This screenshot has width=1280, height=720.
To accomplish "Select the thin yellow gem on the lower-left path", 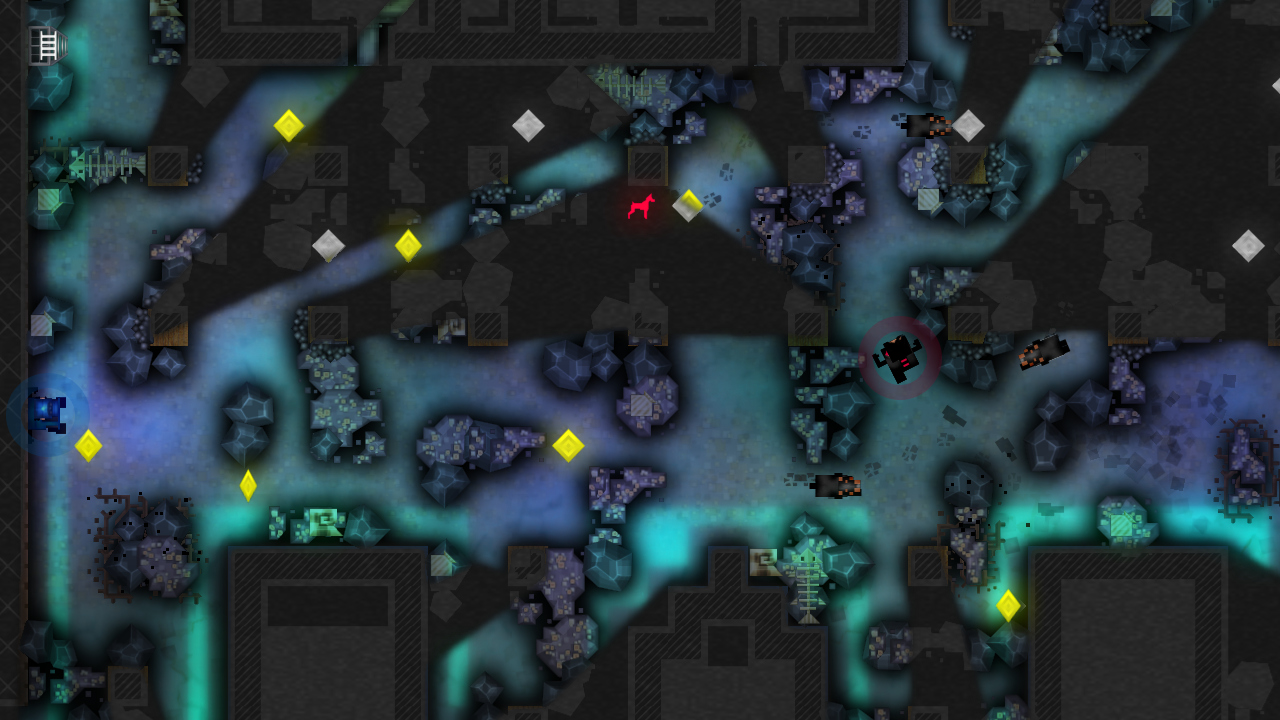I will (248, 487).
